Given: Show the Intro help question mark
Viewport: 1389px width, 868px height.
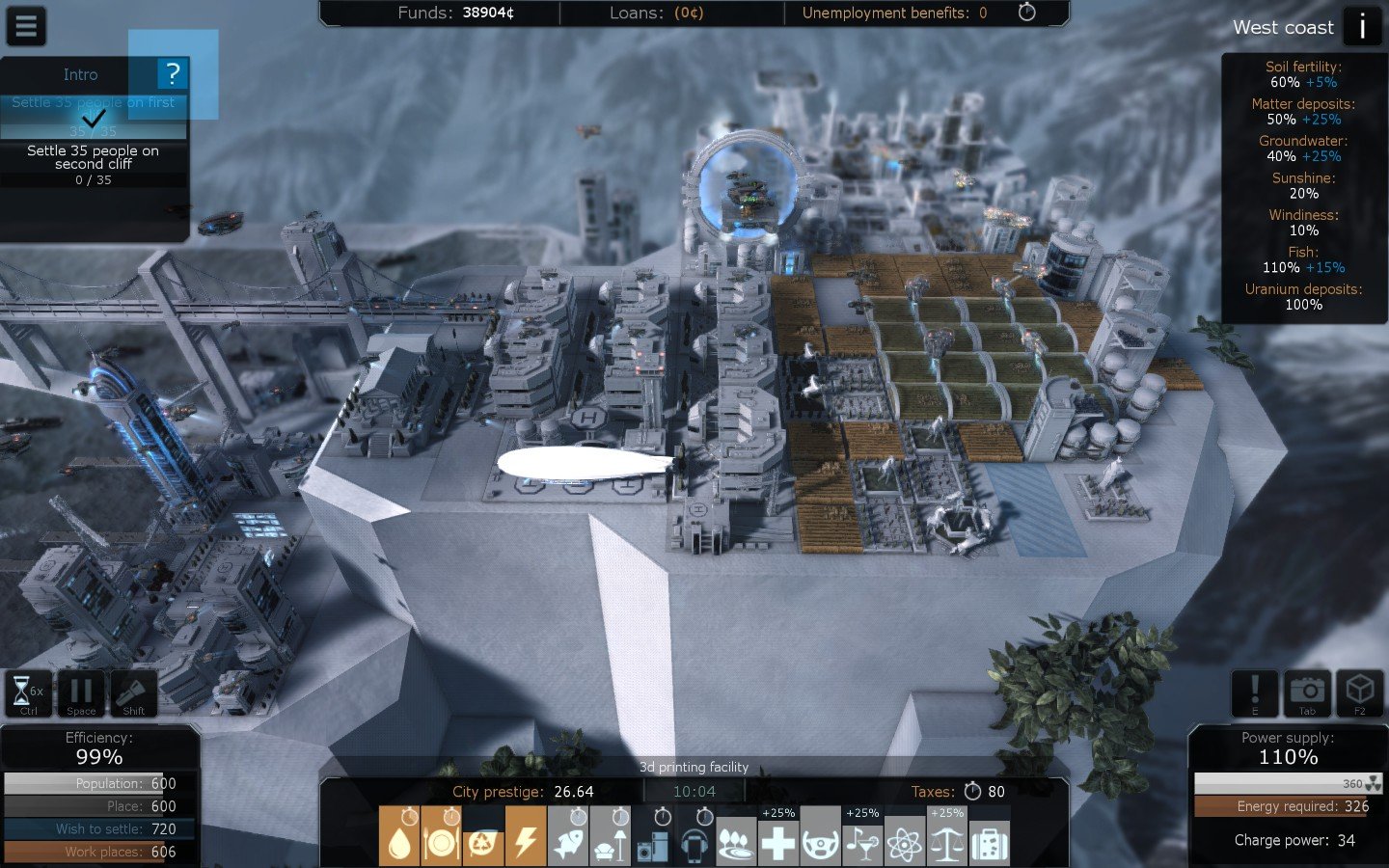Looking at the screenshot, I should tap(173, 73).
